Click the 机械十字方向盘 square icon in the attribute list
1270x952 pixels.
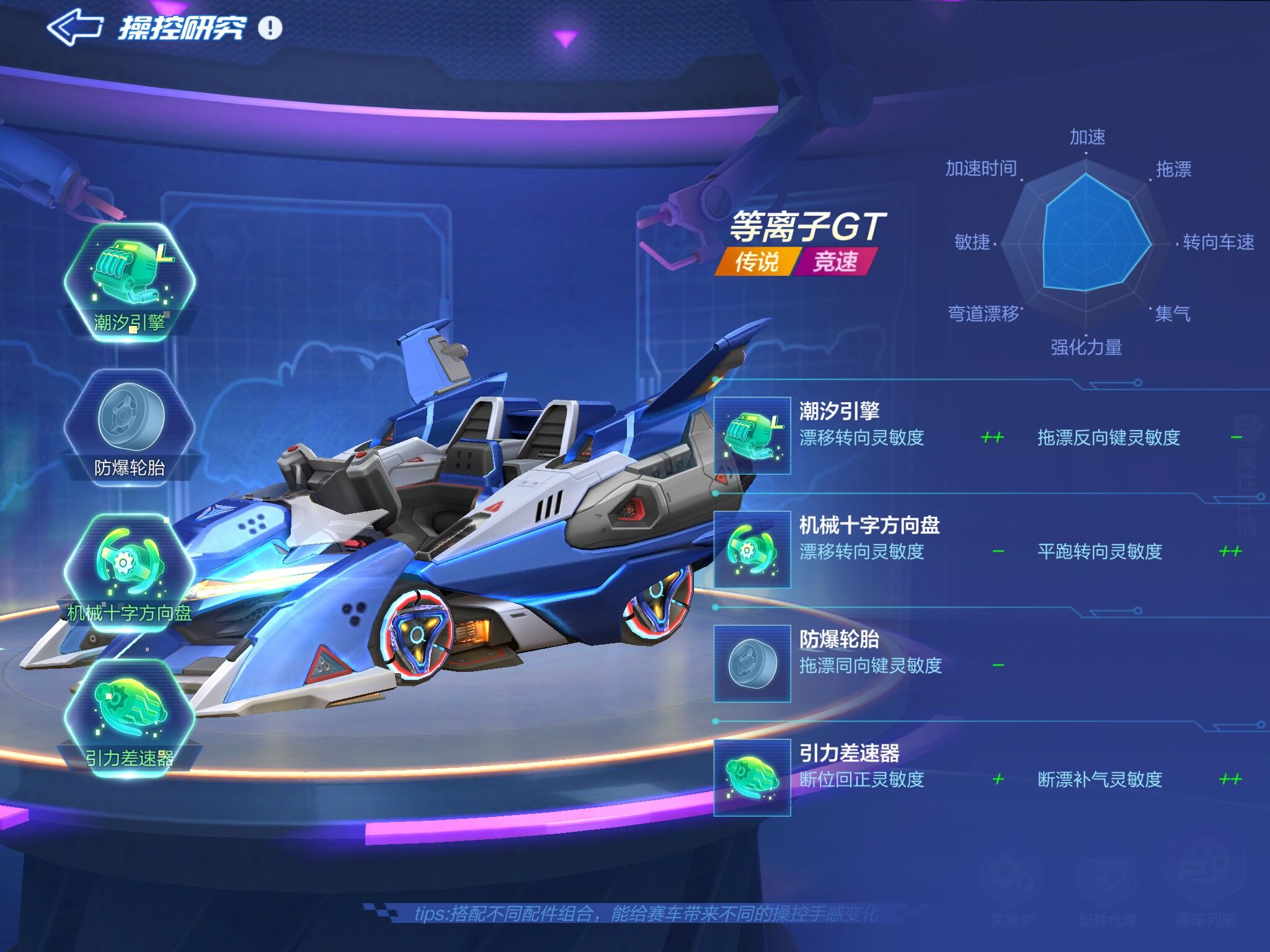point(752,550)
